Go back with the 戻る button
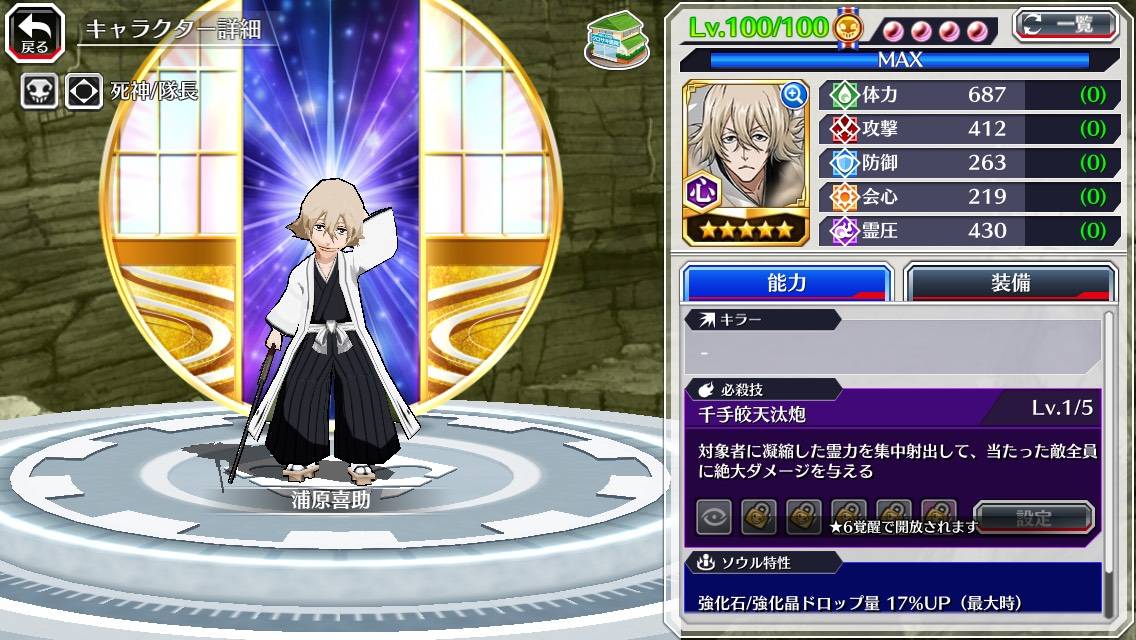Image resolution: width=1136 pixels, height=640 pixels. (x=35, y=33)
